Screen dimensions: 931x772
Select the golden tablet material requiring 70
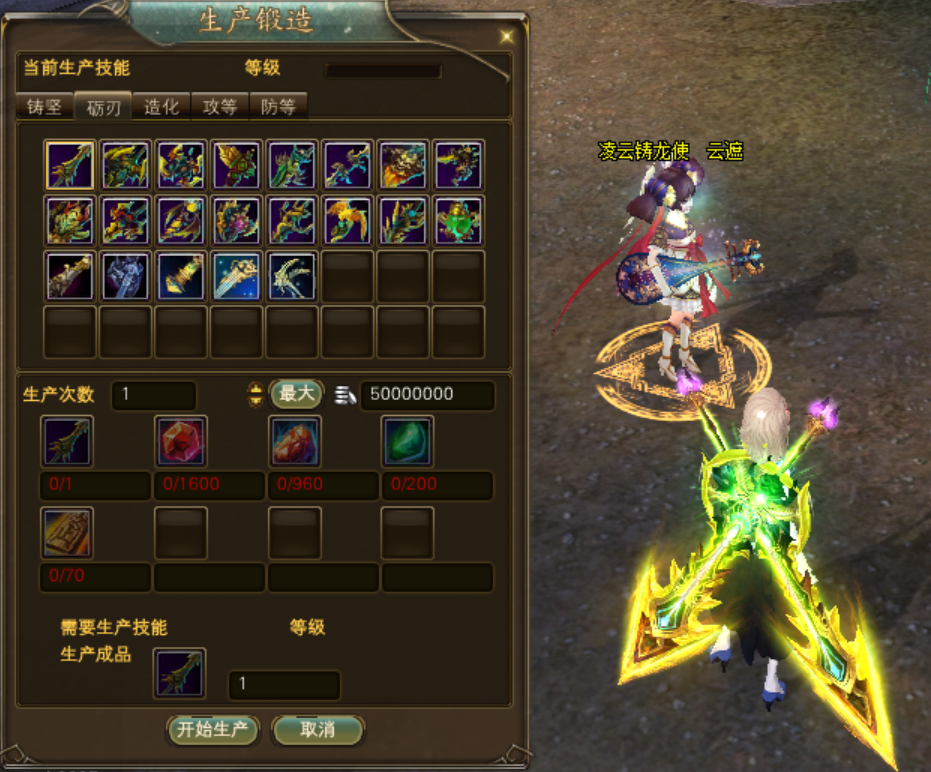(68, 532)
